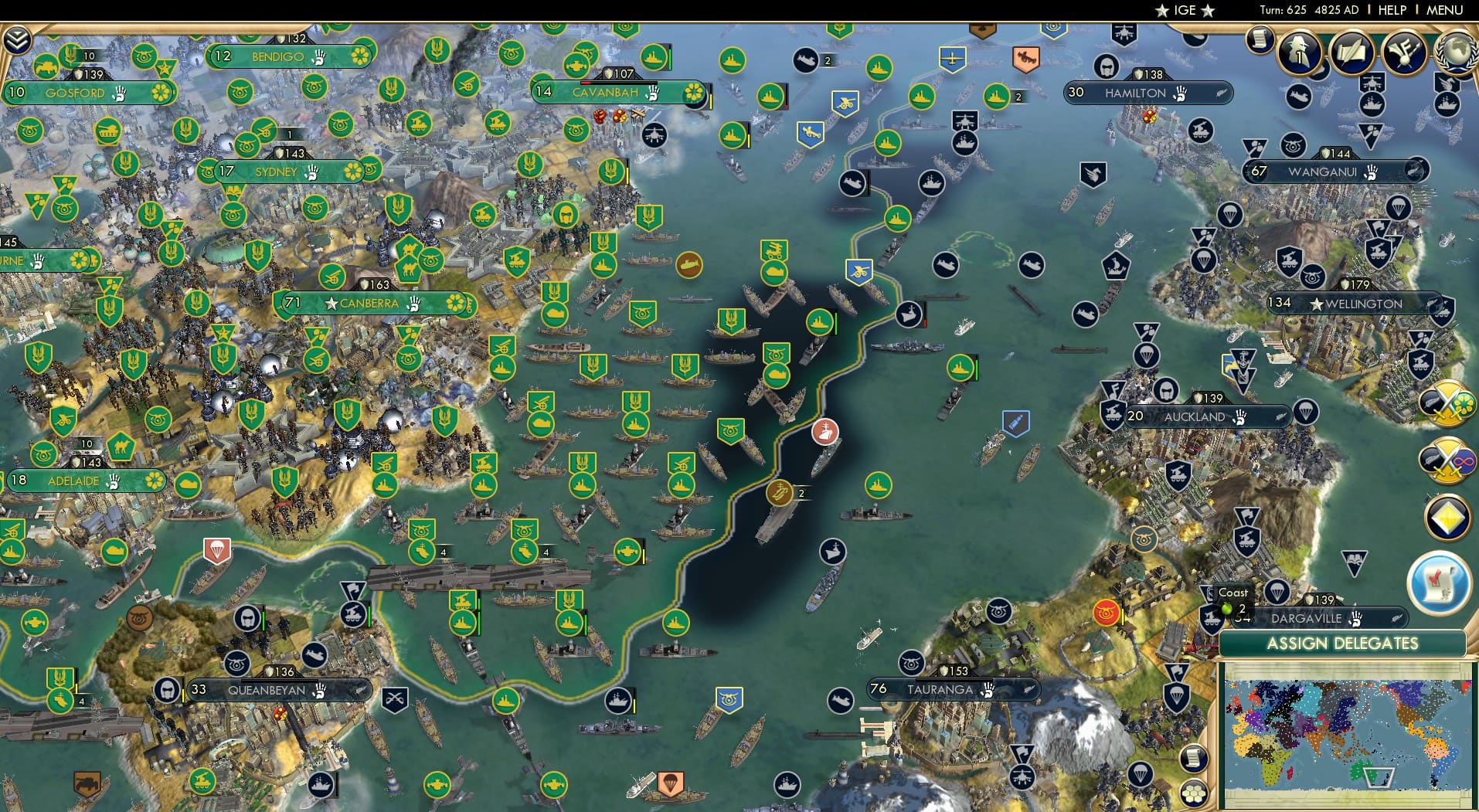The width and height of the screenshot is (1479, 812).
Task: Open the HELP screen
Action: (1392, 10)
